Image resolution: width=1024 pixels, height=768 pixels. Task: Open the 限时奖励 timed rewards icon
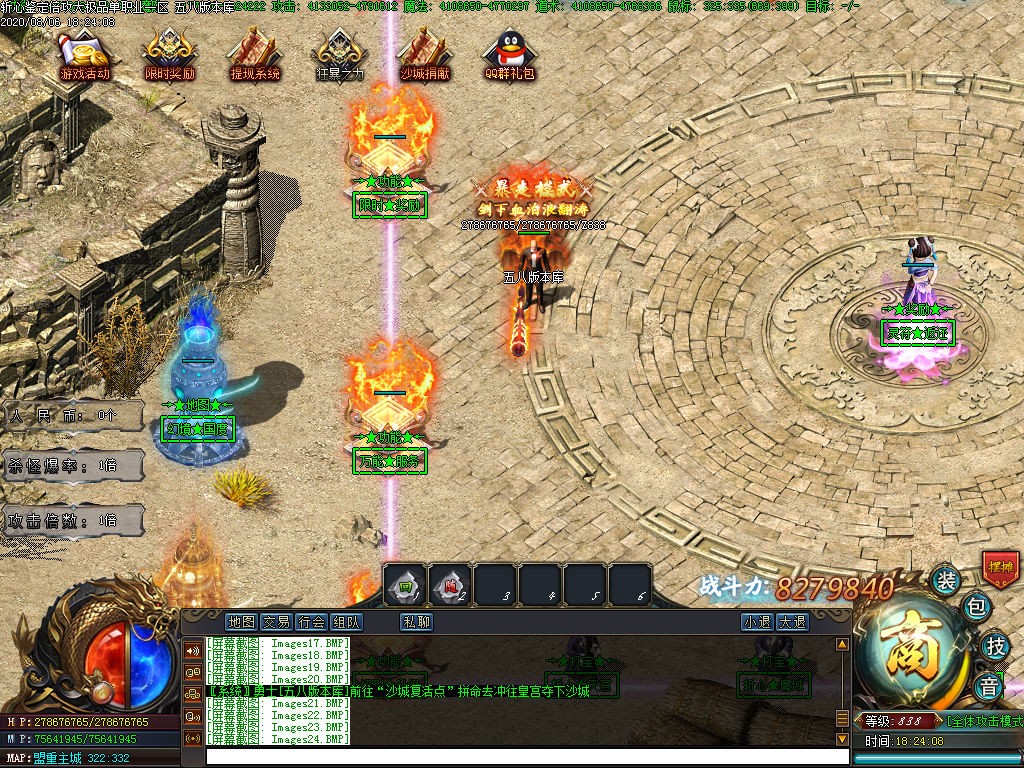coord(170,56)
